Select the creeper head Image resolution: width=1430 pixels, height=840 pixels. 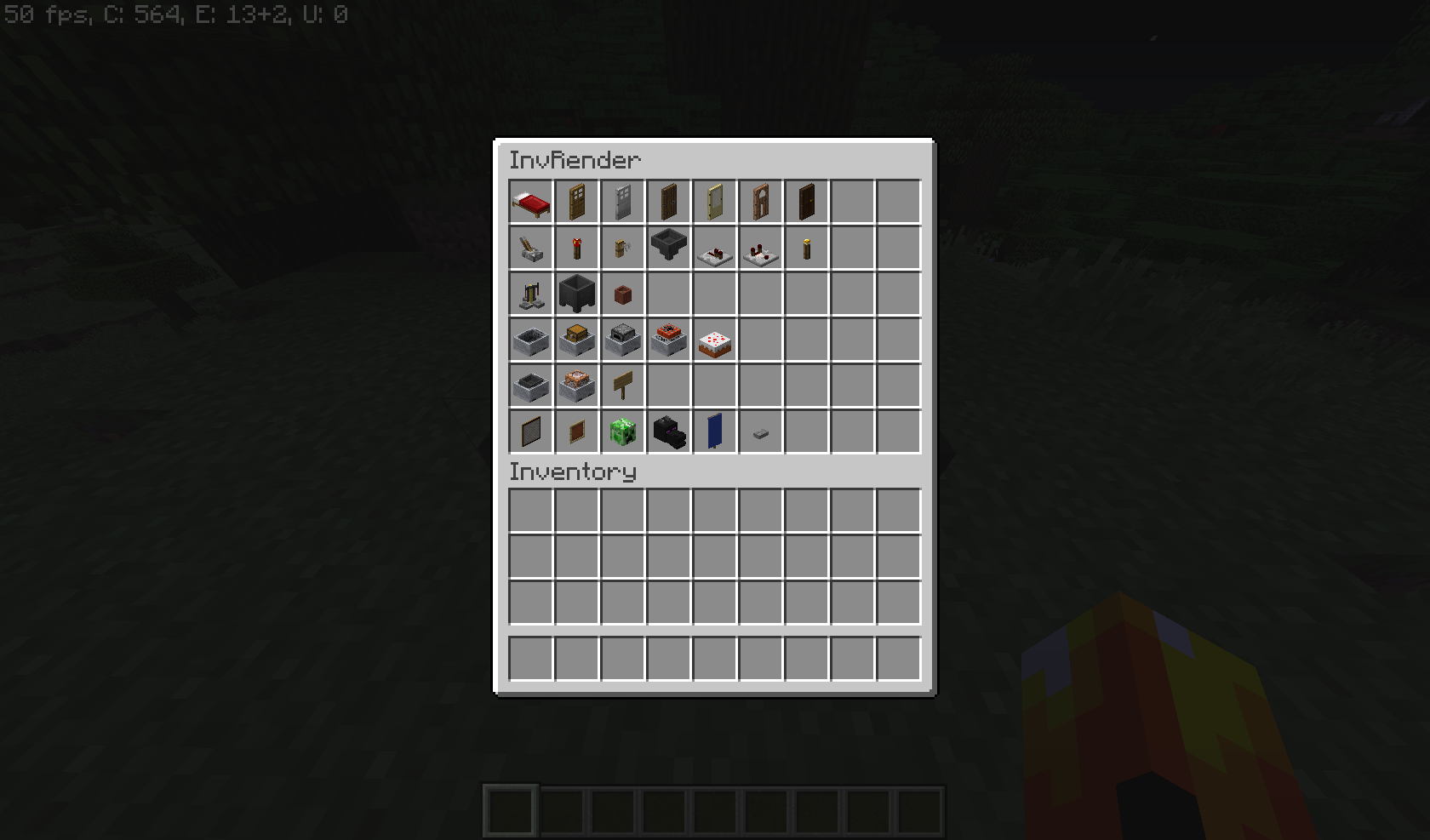[622, 431]
